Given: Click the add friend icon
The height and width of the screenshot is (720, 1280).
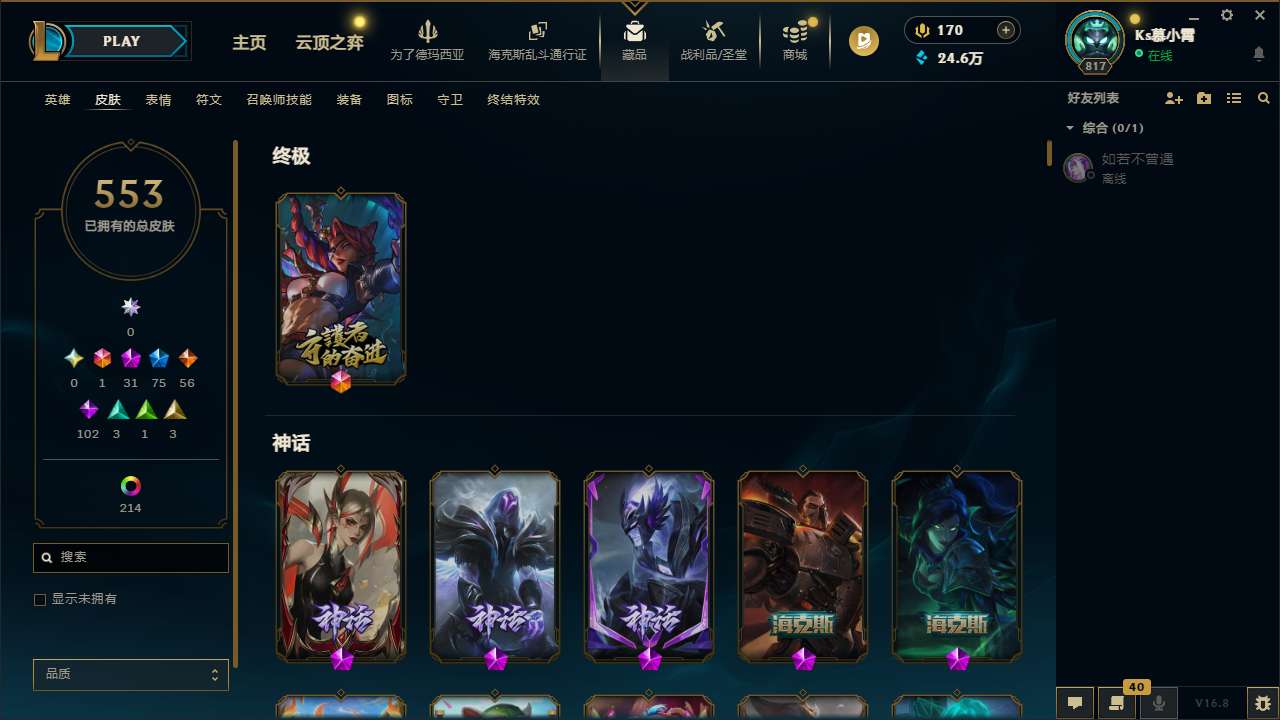Looking at the screenshot, I should point(1174,98).
